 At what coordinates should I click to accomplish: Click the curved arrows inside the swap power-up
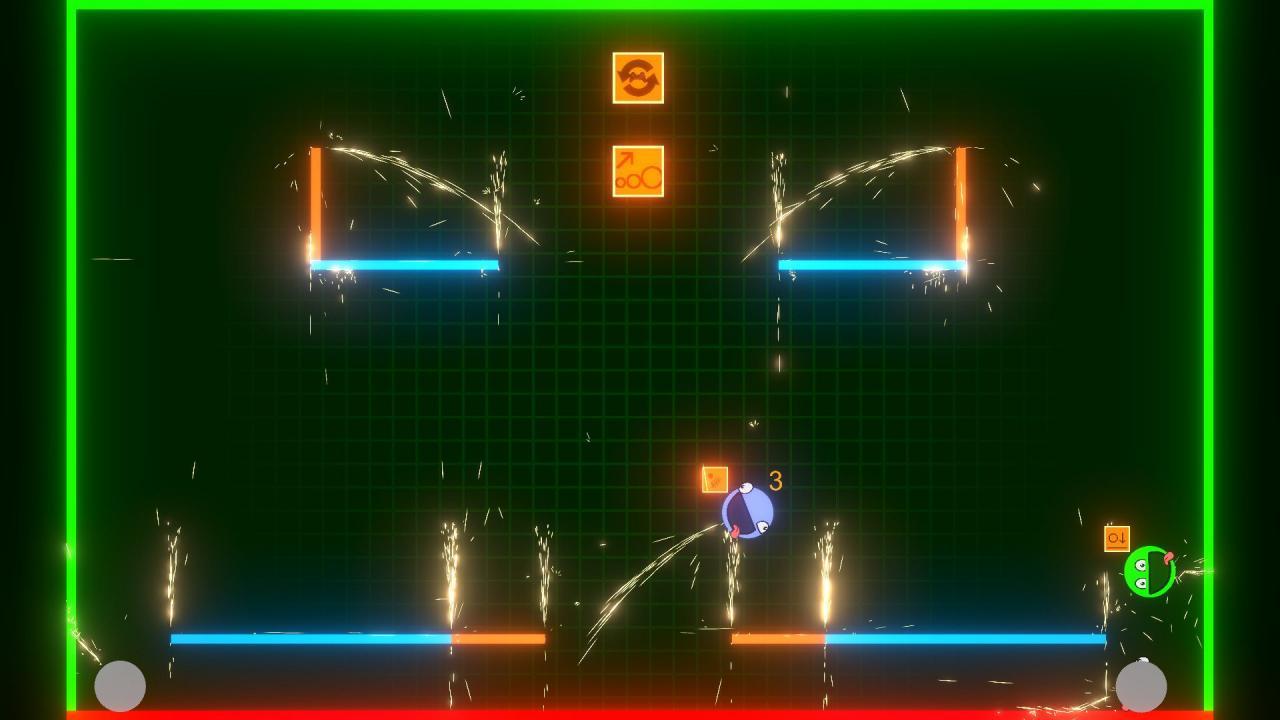click(x=637, y=78)
